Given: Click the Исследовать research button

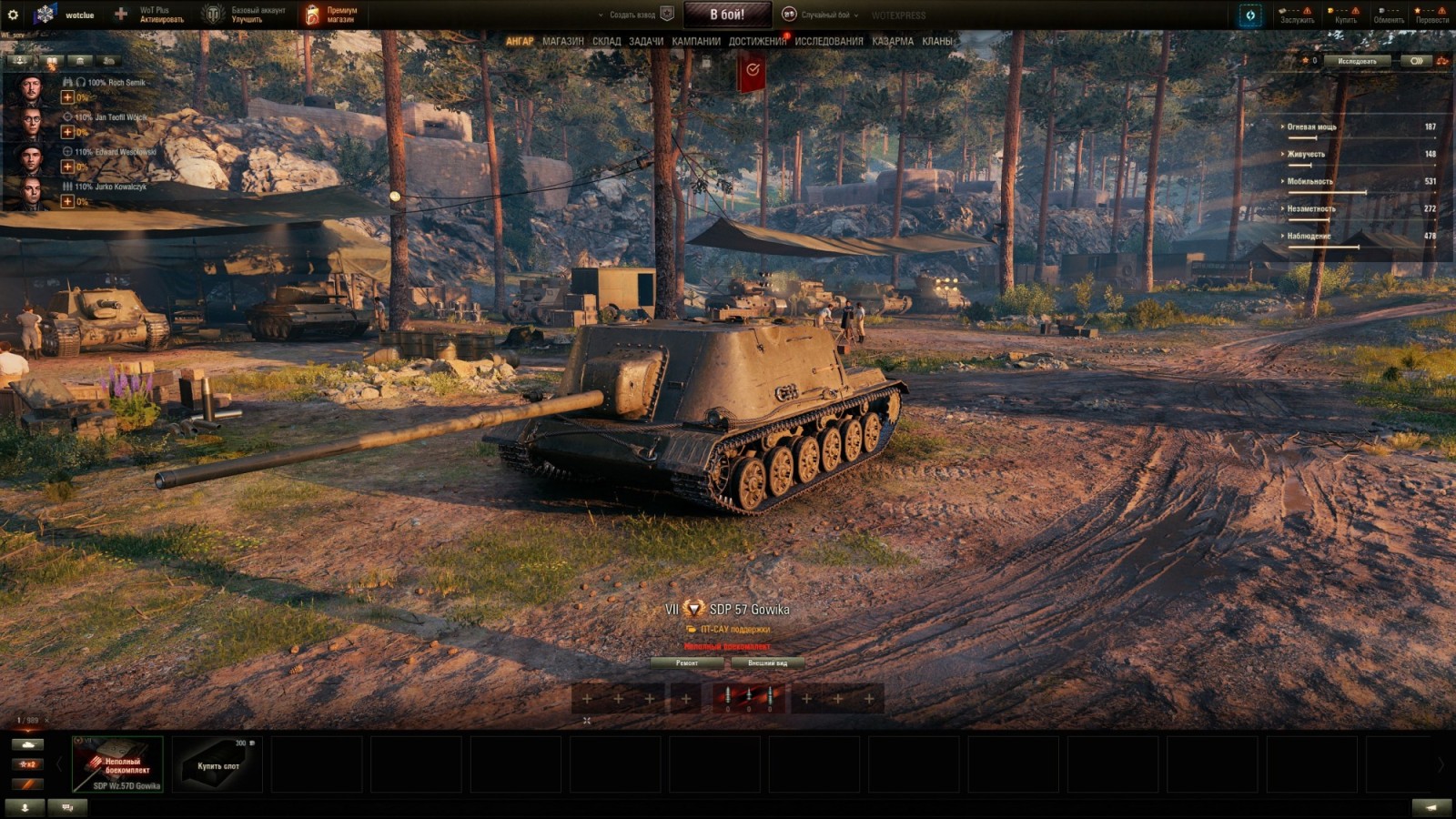Looking at the screenshot, I should 1357,61.
